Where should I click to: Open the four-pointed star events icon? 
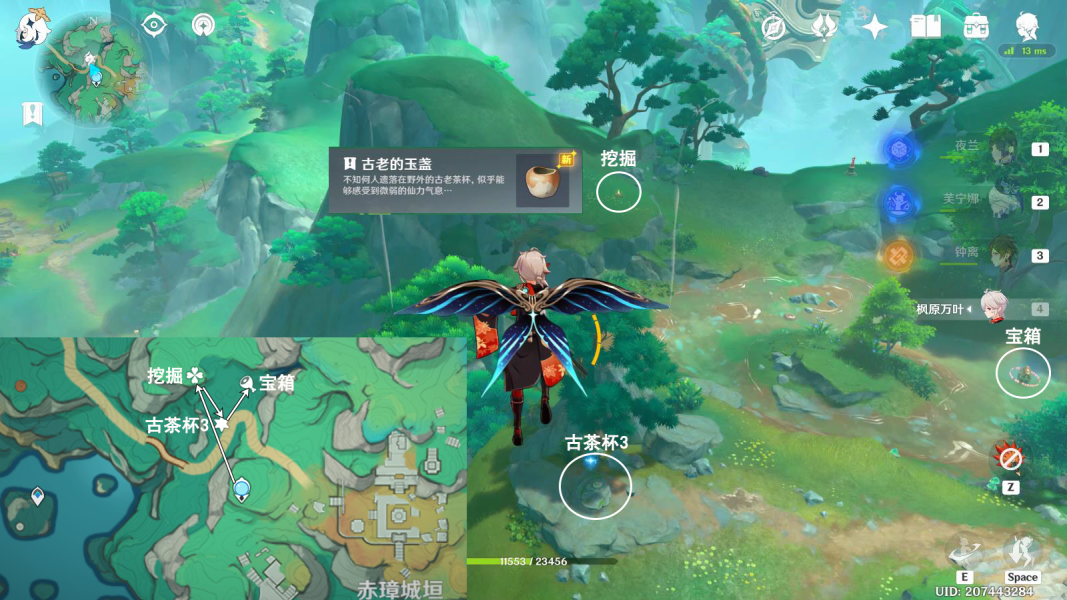pyautogui.click(x=875, y=27)
